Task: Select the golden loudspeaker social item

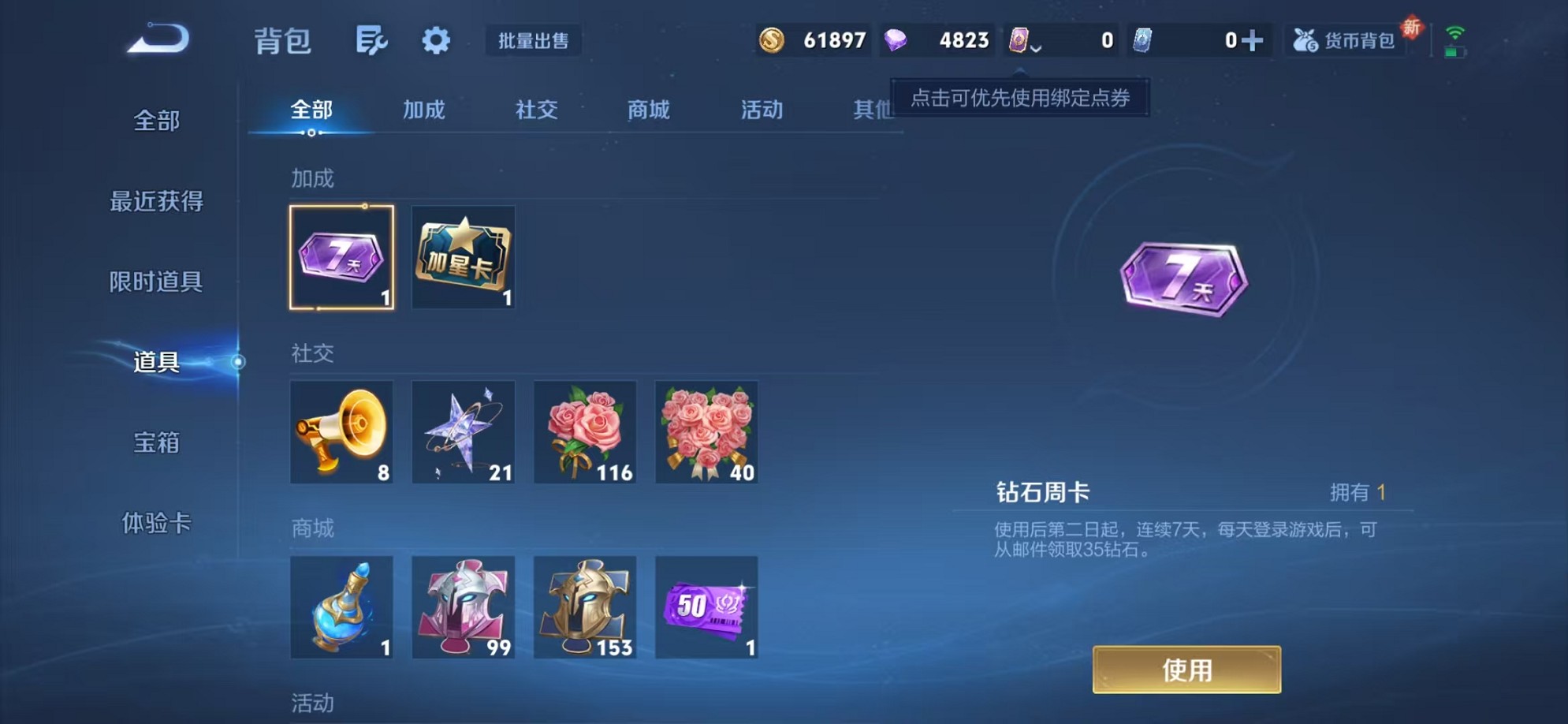Action: coord(342,432)
